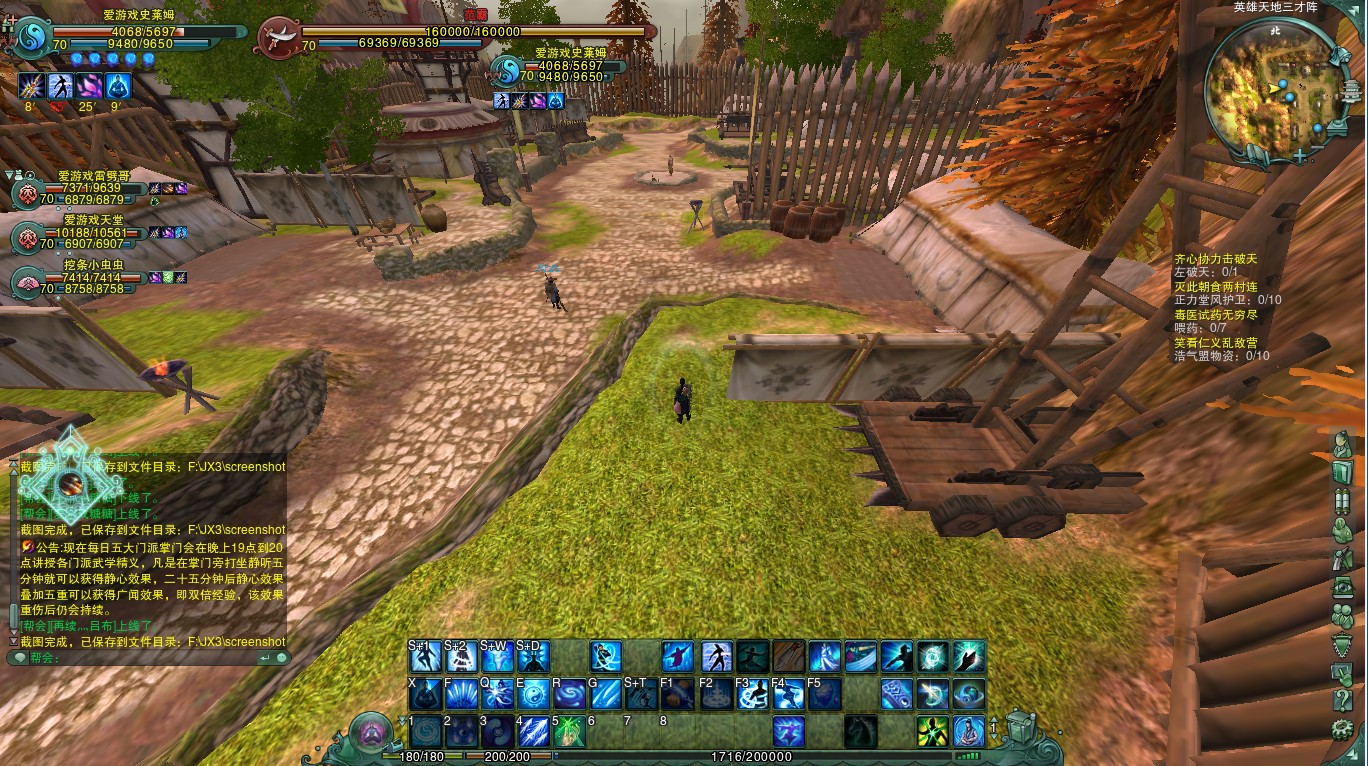
Task: Zoom in the minimap with the plus button
Action: 1298,156
